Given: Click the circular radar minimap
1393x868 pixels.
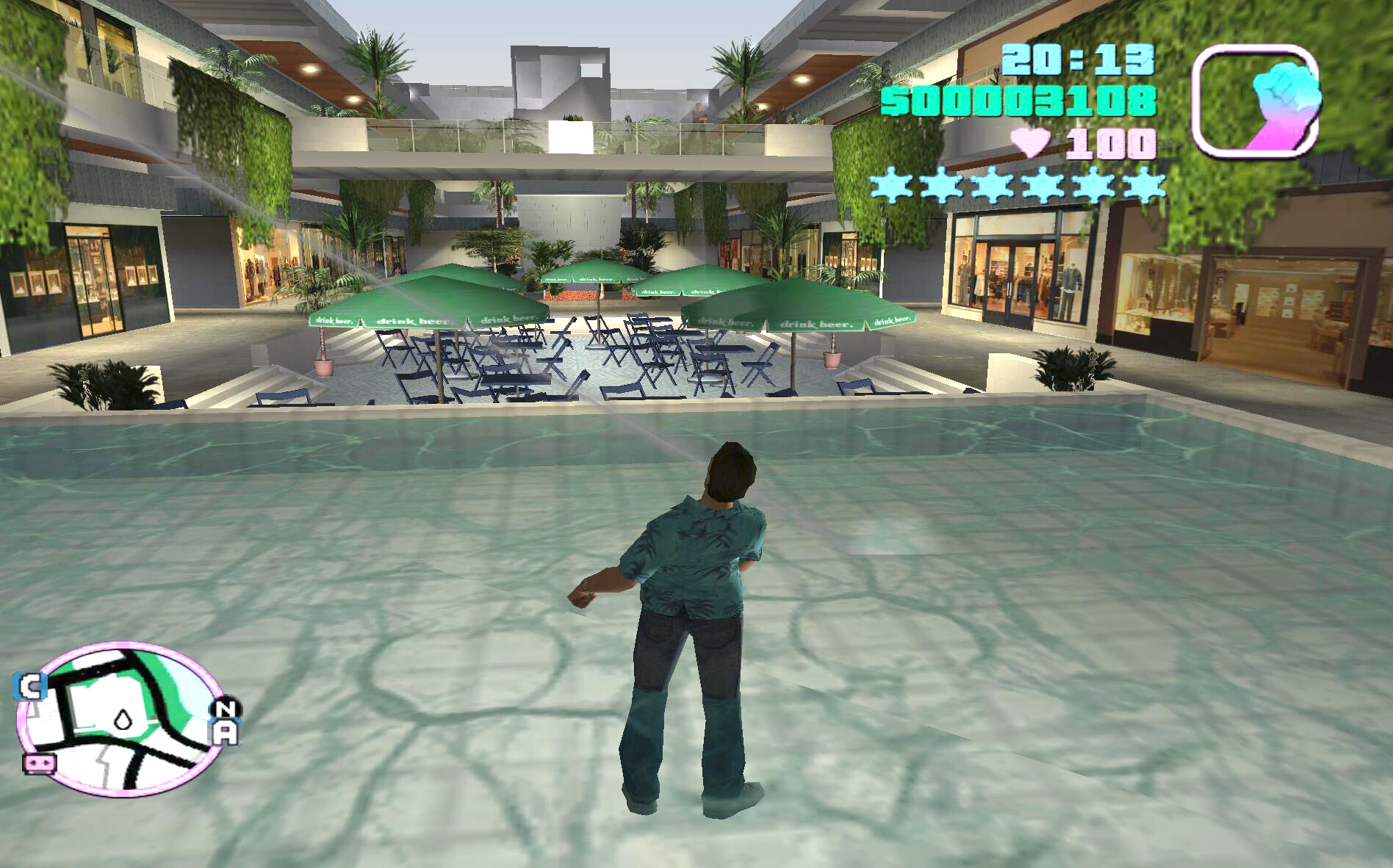Looking at the screenshot, I should [121, 720].
